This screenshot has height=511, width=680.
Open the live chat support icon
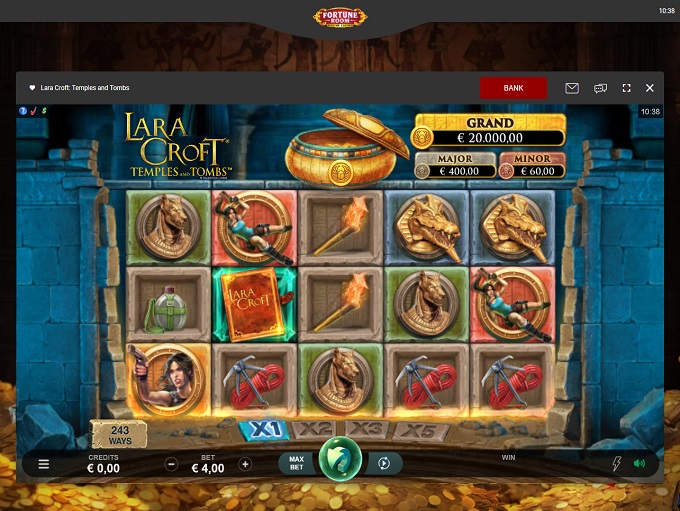click(x=600, y=88)
